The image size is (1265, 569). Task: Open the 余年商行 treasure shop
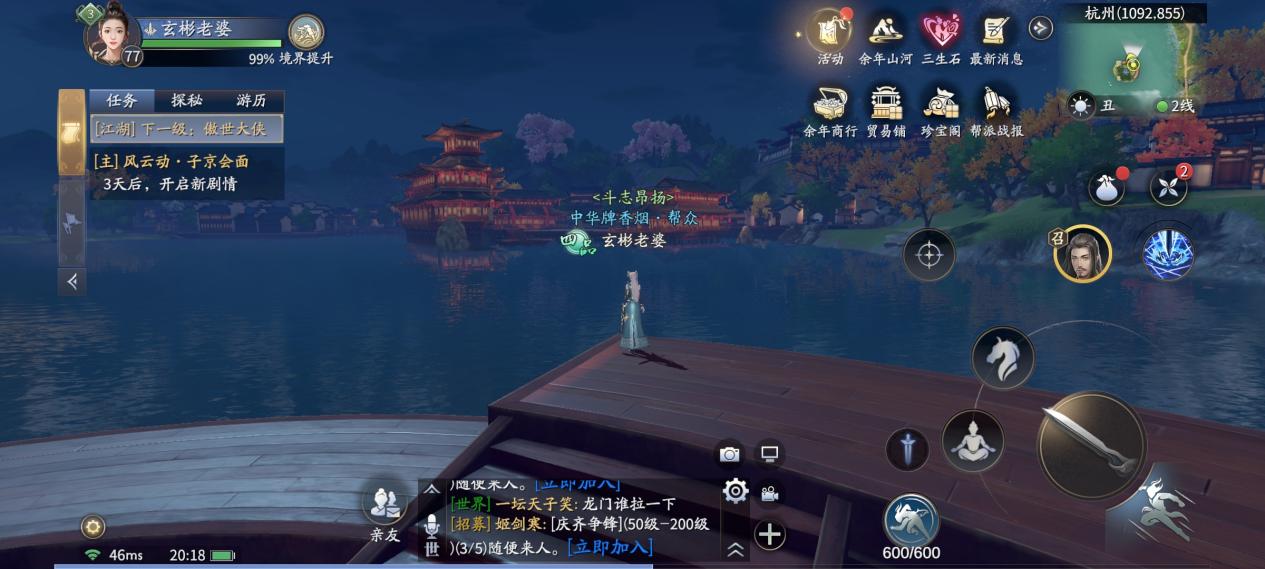(830, 105)
